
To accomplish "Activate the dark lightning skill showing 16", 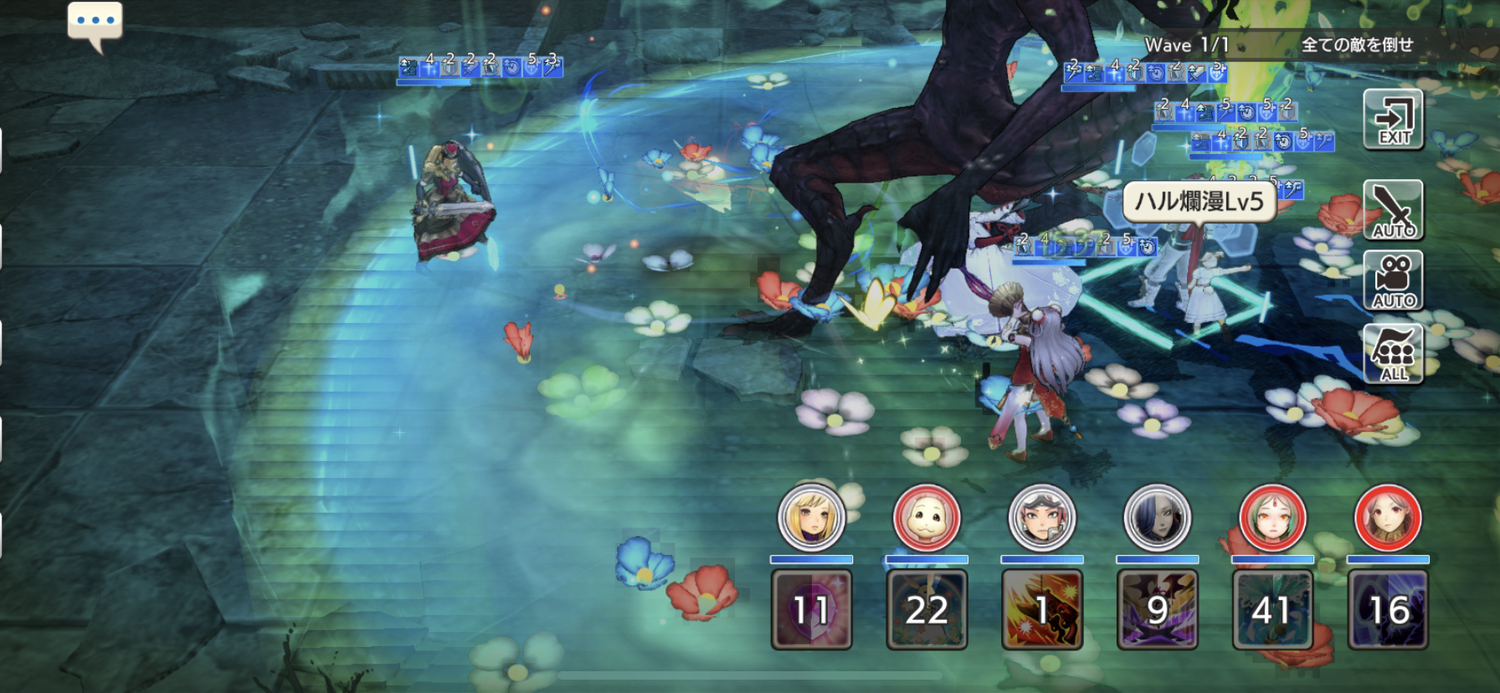I will [1387, 609].
